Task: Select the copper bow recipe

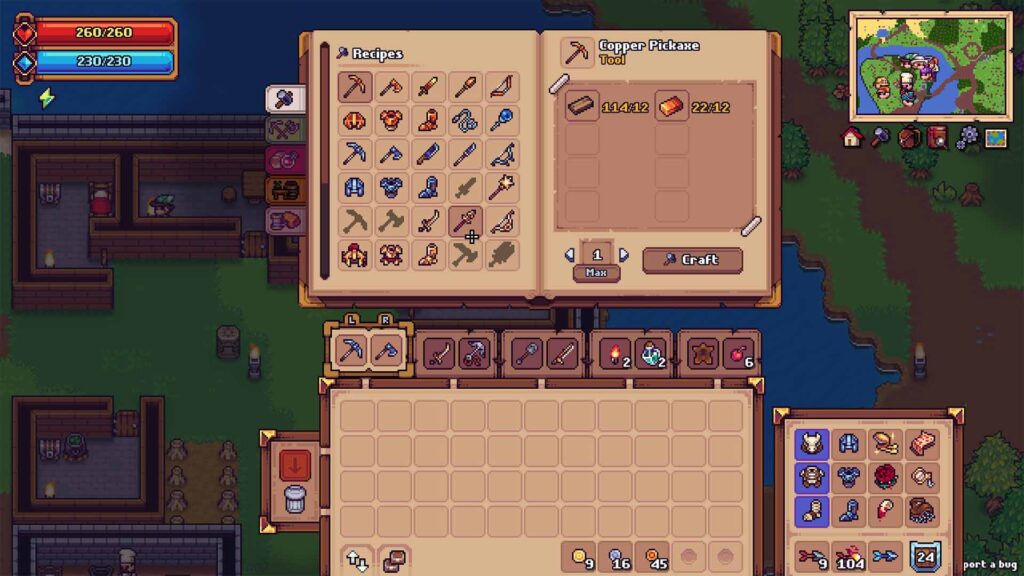Action: click(502, 87)
